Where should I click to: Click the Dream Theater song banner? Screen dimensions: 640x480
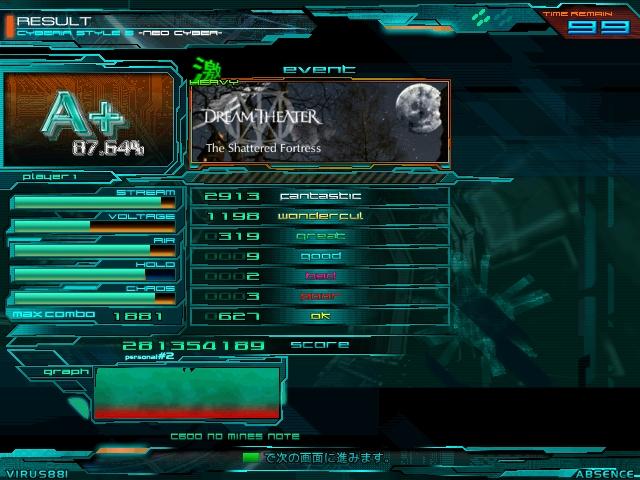[319, 124]
